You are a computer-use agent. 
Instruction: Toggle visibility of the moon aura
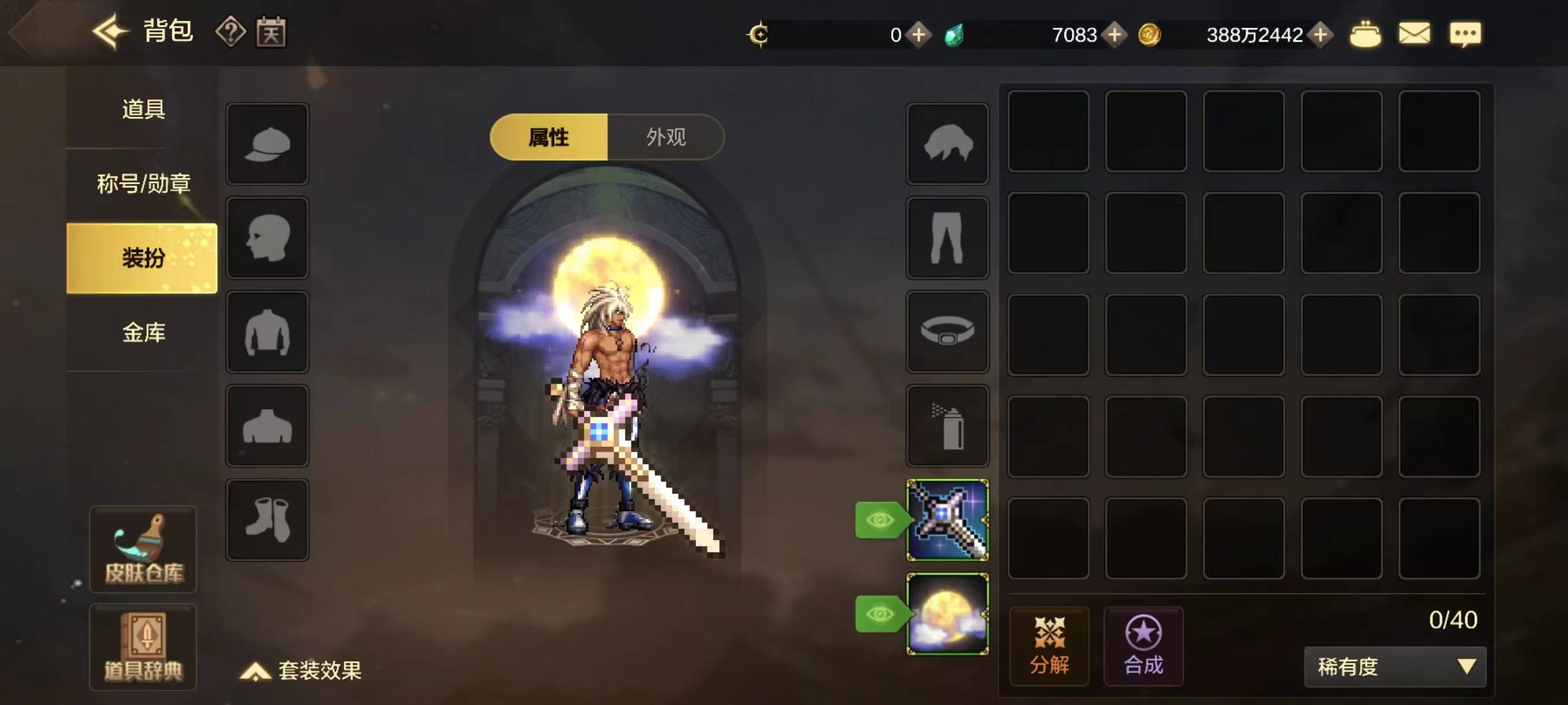pyautogui.click(x=879, y=614)
